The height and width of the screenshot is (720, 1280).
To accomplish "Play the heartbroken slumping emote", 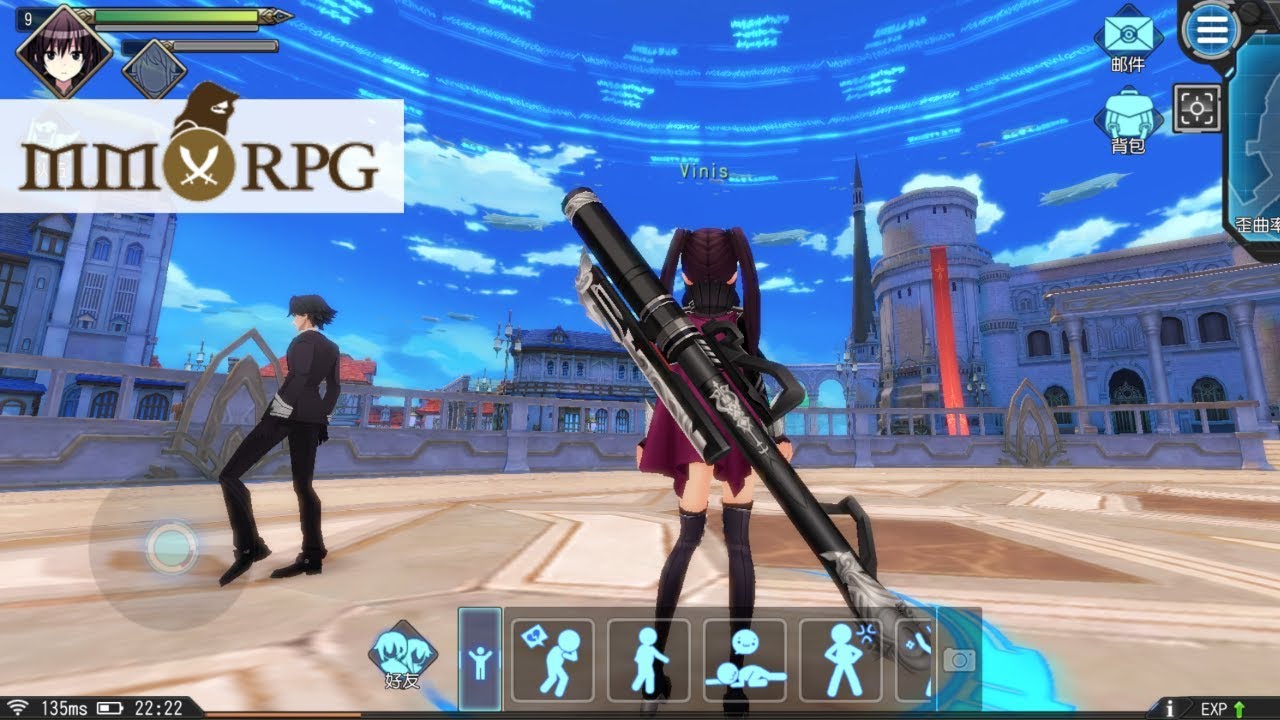I will click(x=552, y=660).
